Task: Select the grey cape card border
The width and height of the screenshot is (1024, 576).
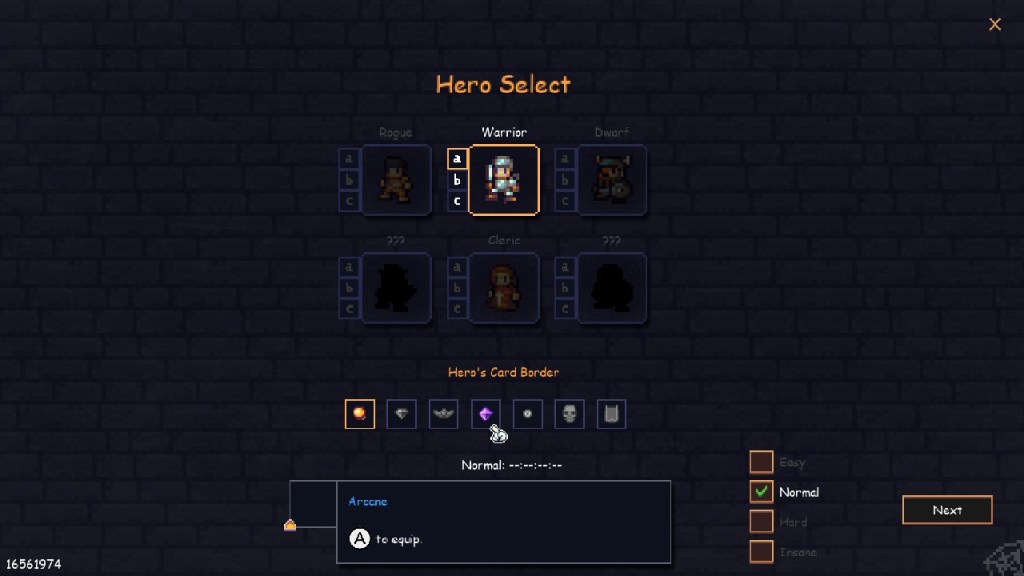Action: click(612, 414)
